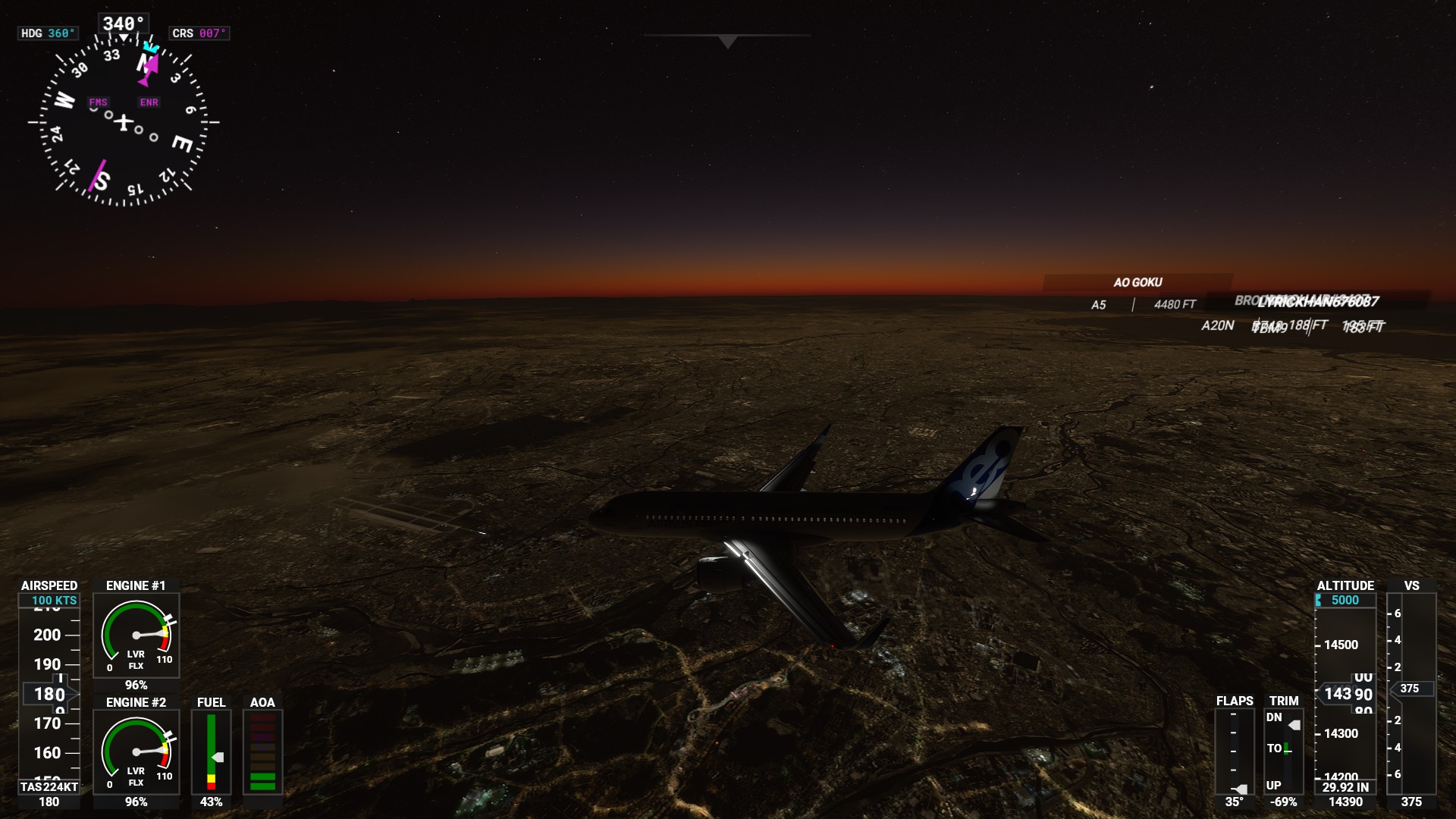The width and height of the screenshot is (1456, 819).
Task: Open the toolbar via top-center arrow handle
Action: [x=727, y=41]
